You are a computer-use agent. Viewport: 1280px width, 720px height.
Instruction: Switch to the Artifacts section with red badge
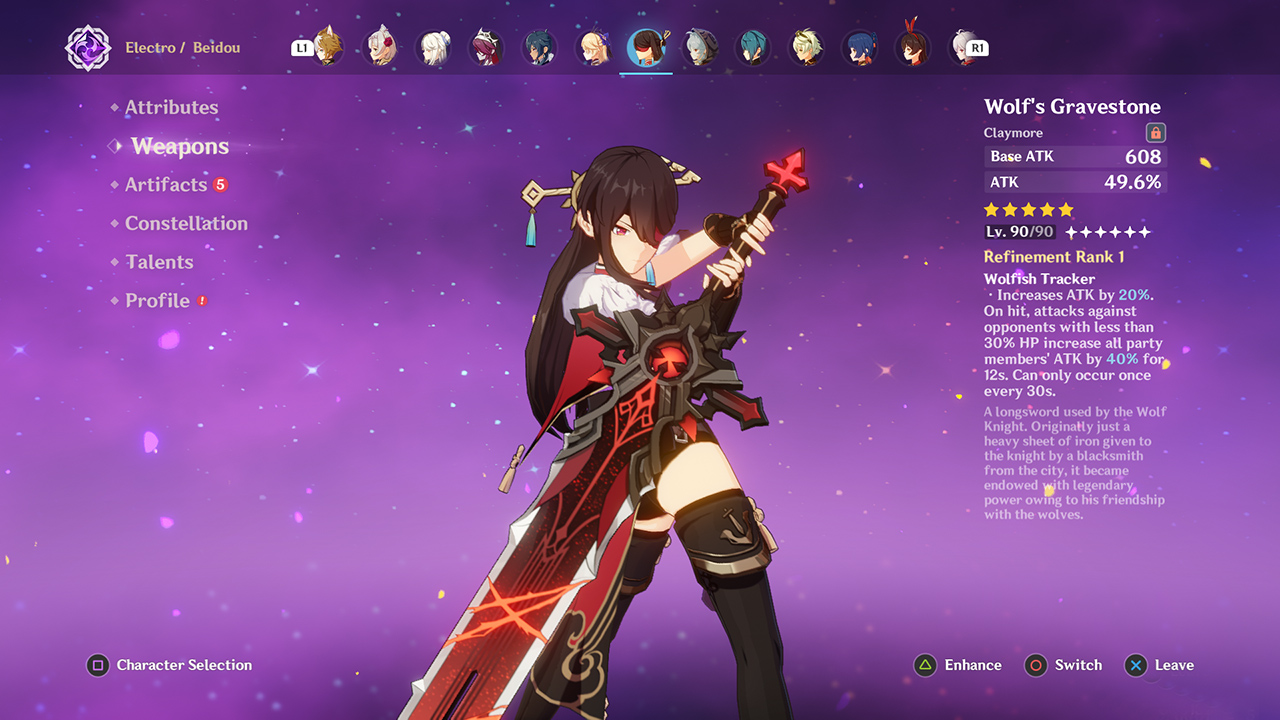click(x=168, y=184)
